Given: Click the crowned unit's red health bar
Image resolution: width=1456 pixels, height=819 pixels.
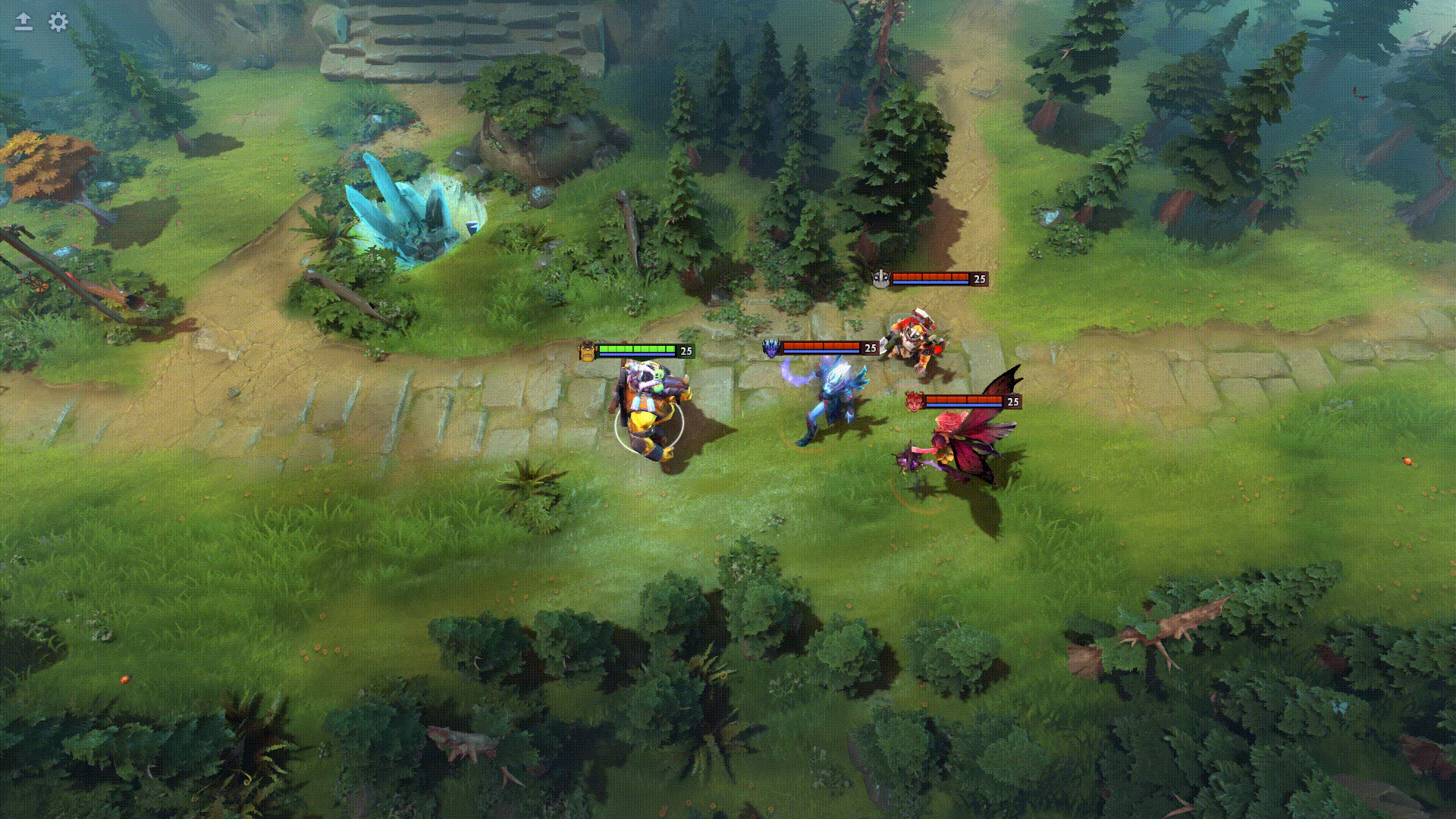Looking at the screenshot, I should point(929,277).
